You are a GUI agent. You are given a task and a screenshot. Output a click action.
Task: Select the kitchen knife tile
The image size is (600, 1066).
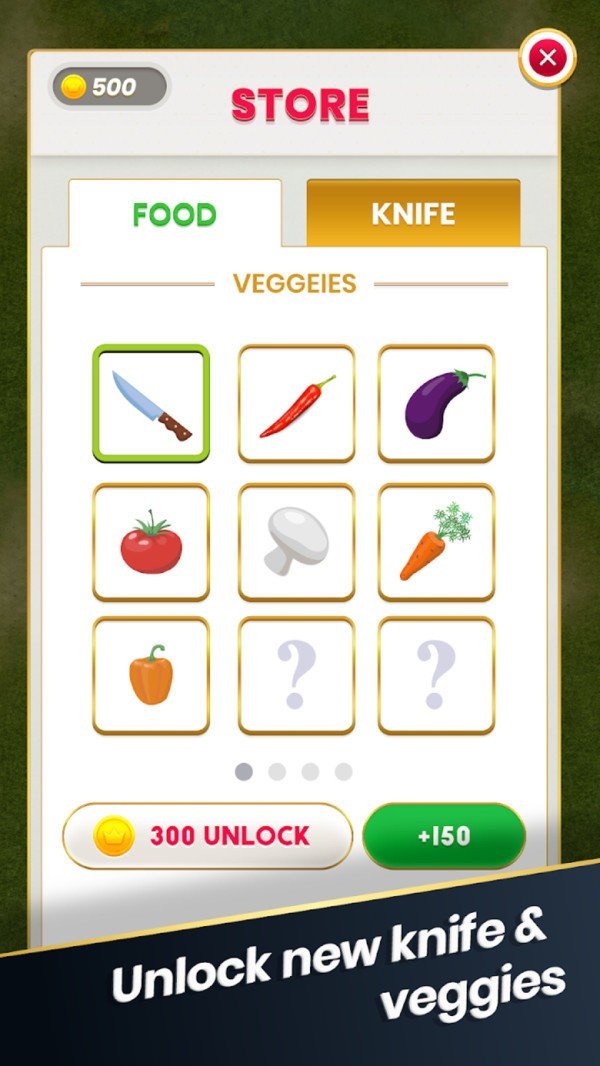point(151,404)
